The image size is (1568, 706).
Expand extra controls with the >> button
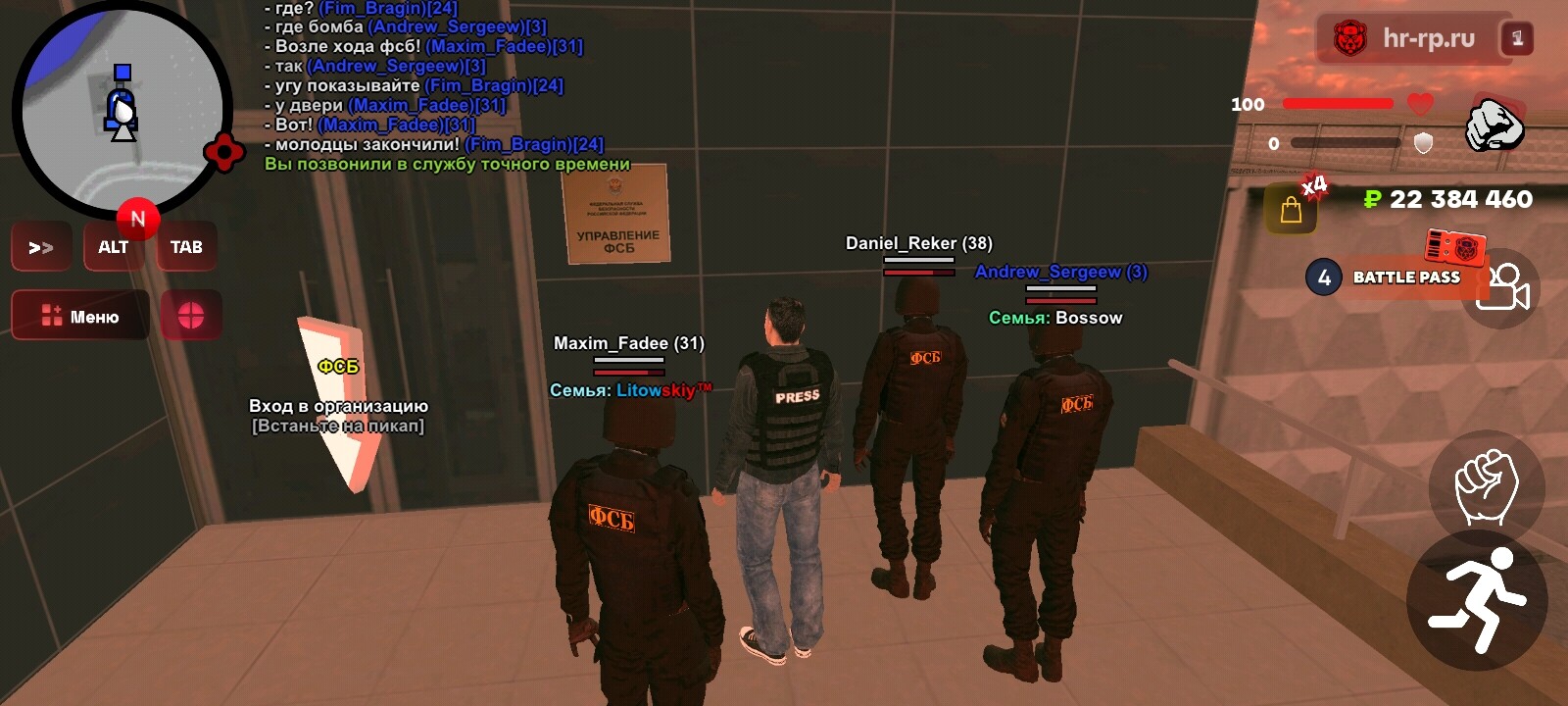point(40,246)
